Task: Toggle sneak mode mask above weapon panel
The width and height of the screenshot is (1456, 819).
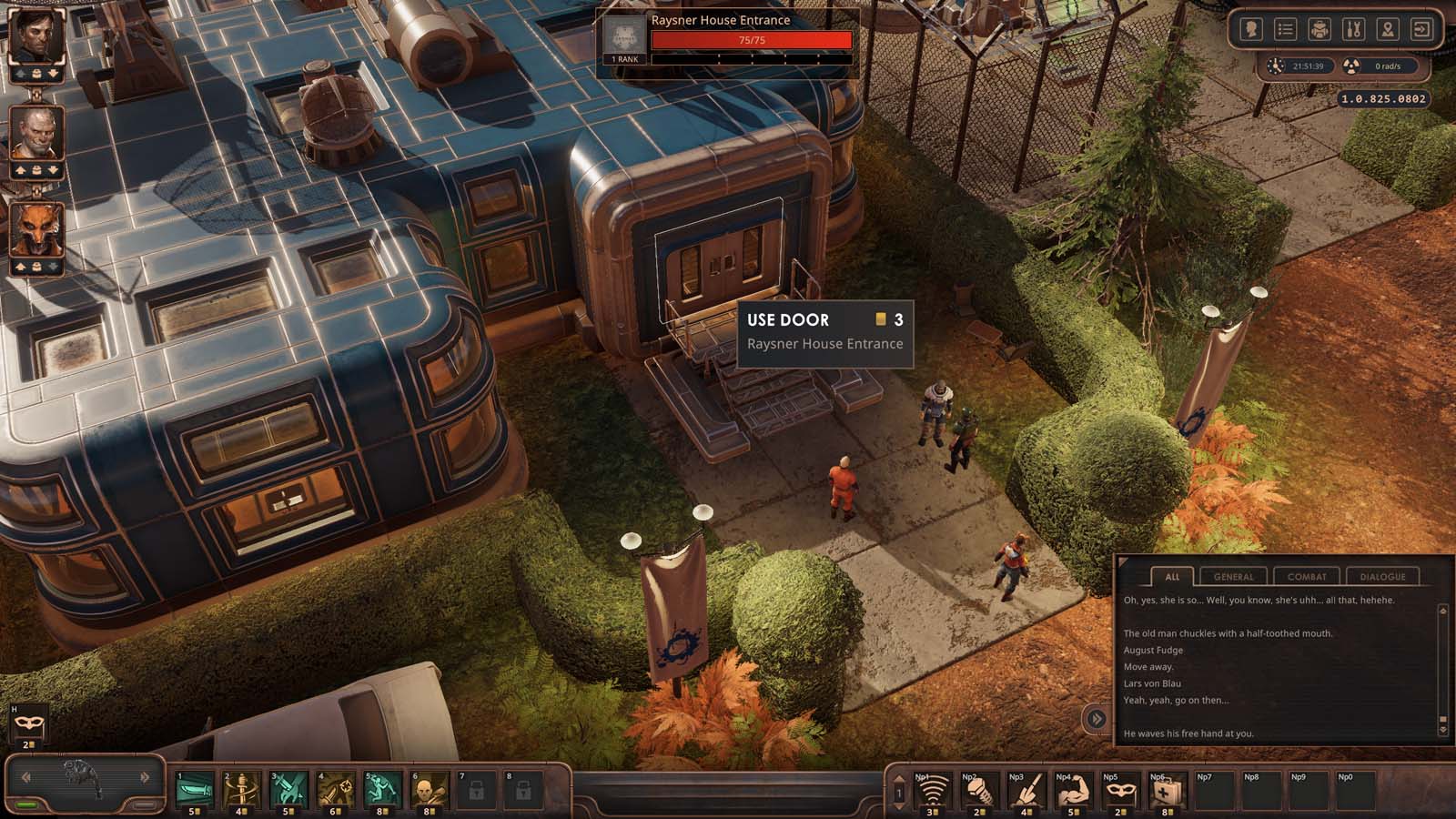Action: (x=26, y=725)
